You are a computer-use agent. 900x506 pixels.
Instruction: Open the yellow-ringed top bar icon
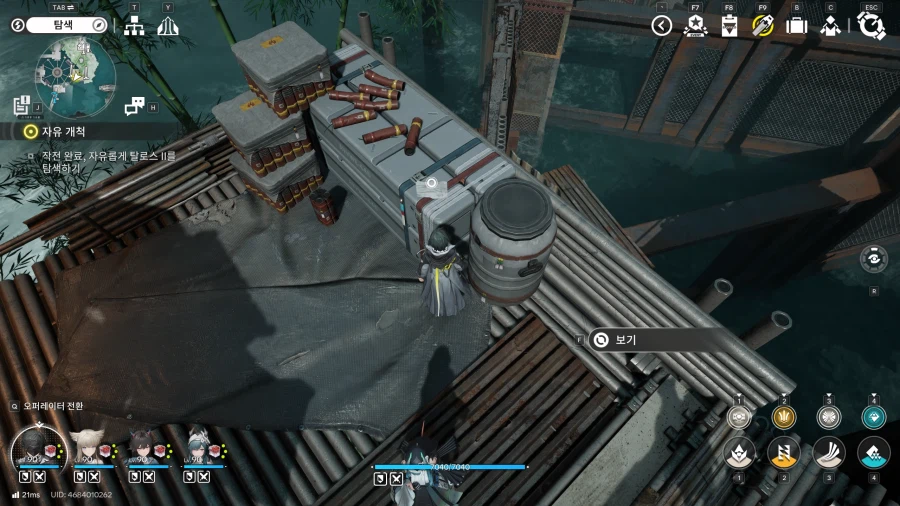pos(763,26)
